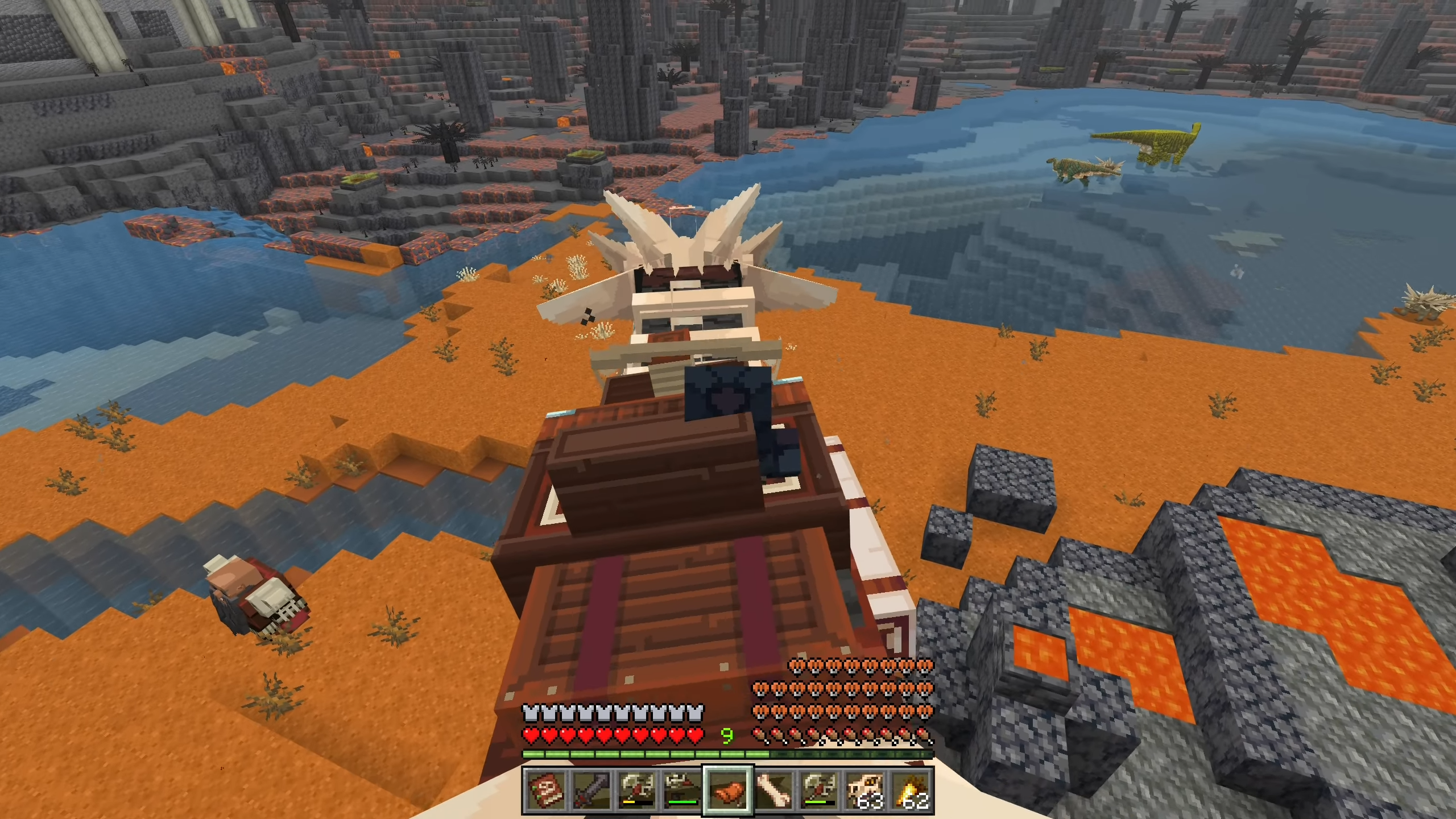1456x819 pixels.
Task: Equip the dark sword from the hotbar
Action: point(591,791)
